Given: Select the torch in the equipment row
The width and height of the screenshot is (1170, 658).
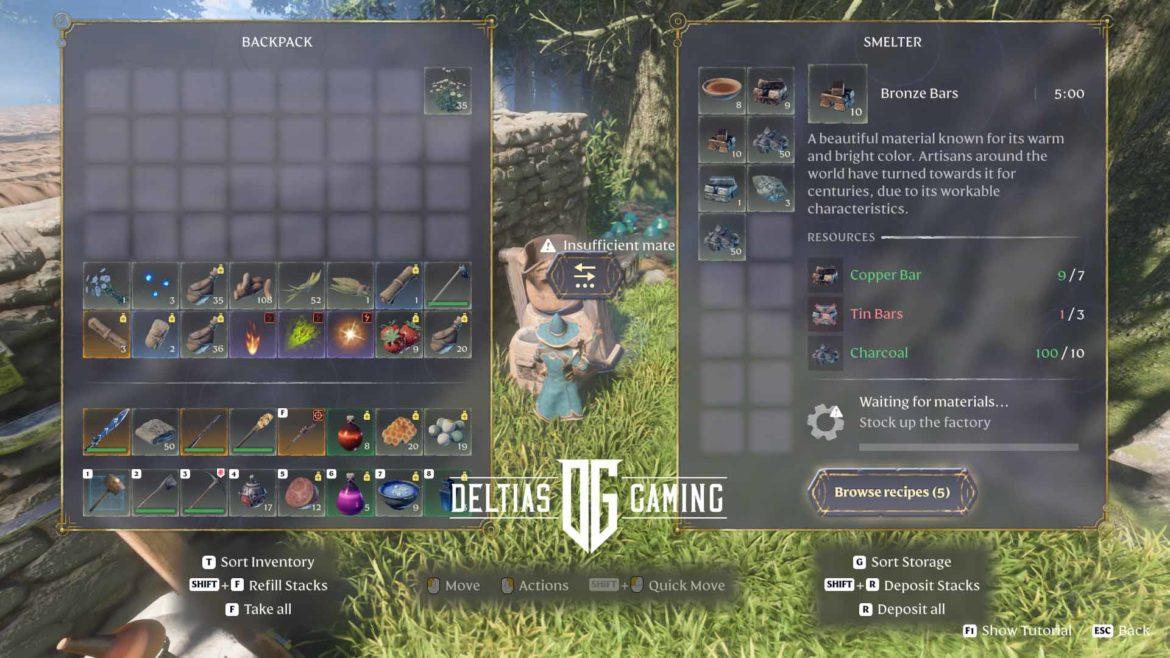Looking at the screenshot, I should tap(253, 431).
